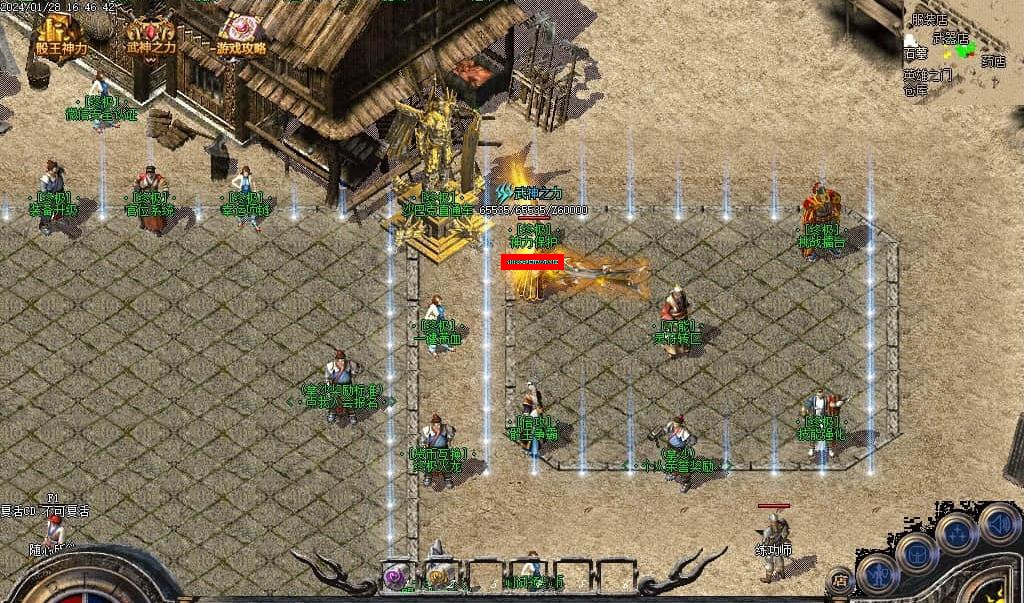Open the 店 shop button
The width and height of the screenshot is (1031, 603).
click(x=840, y=578)
